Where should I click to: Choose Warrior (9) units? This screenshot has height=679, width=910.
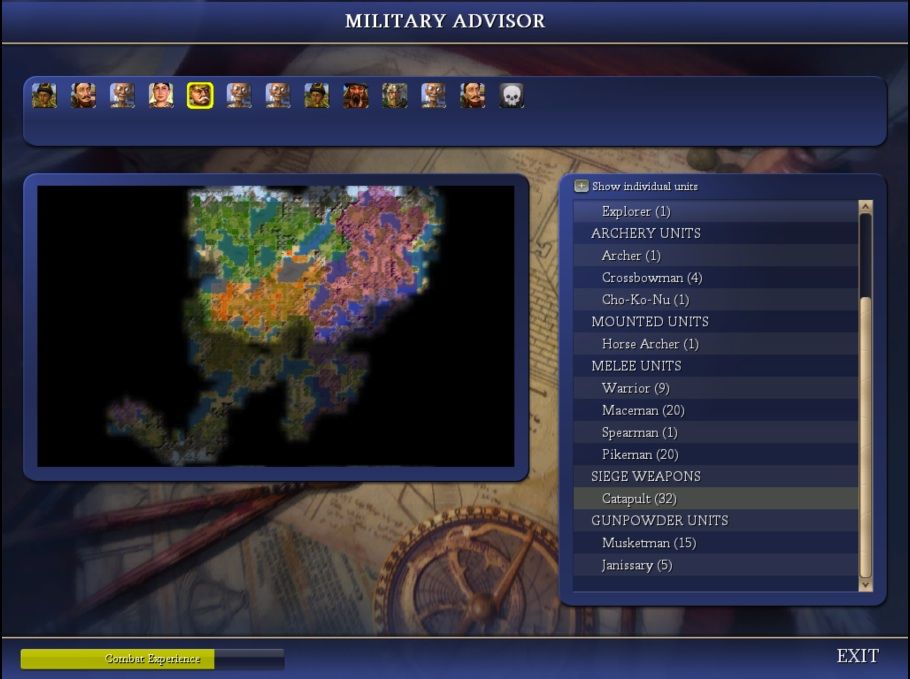(x=635, y=388)
